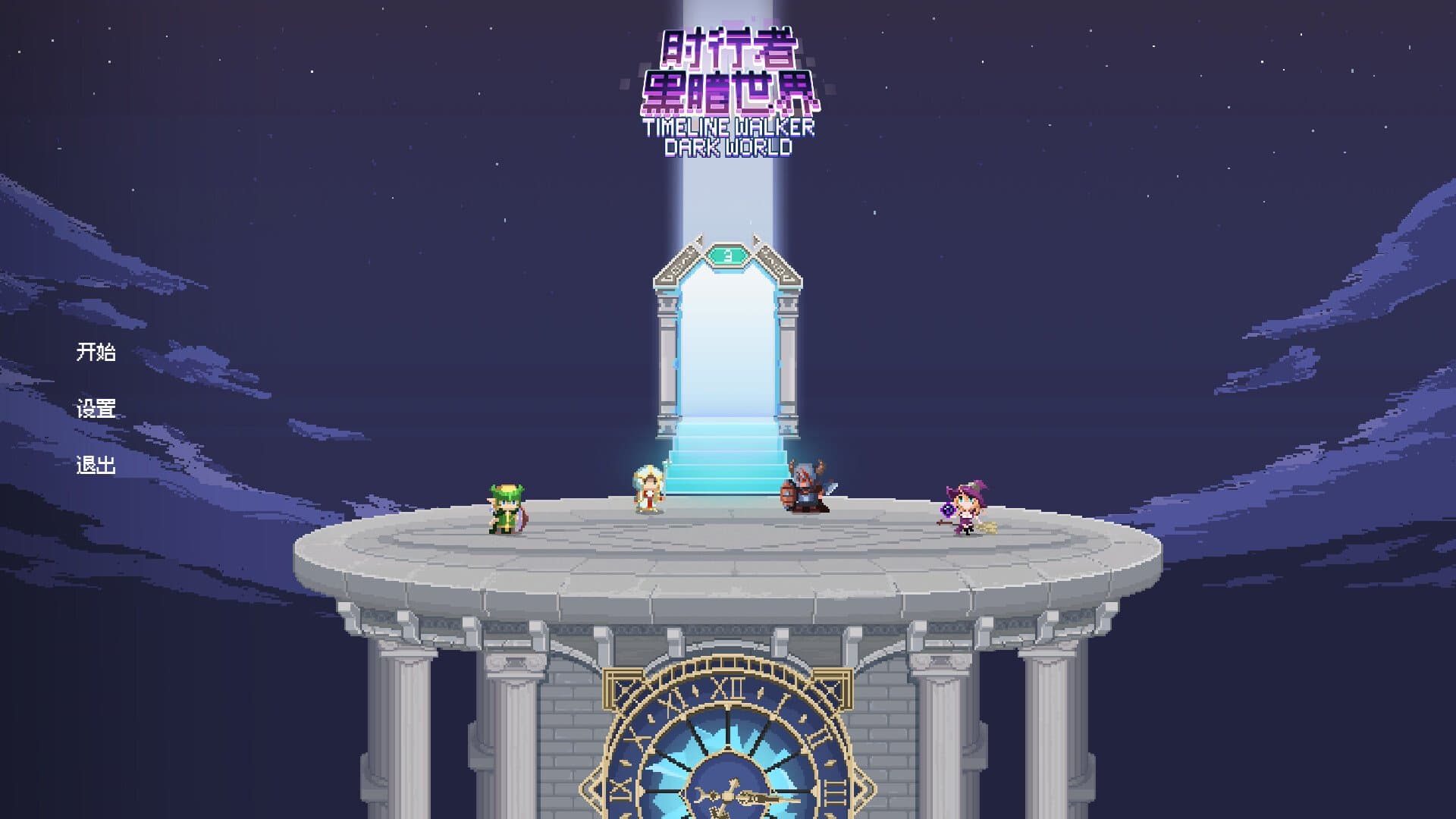Click the green emblem with number 3 above the portal
Screen dimensions: 1456x819
tap(728, 256)
